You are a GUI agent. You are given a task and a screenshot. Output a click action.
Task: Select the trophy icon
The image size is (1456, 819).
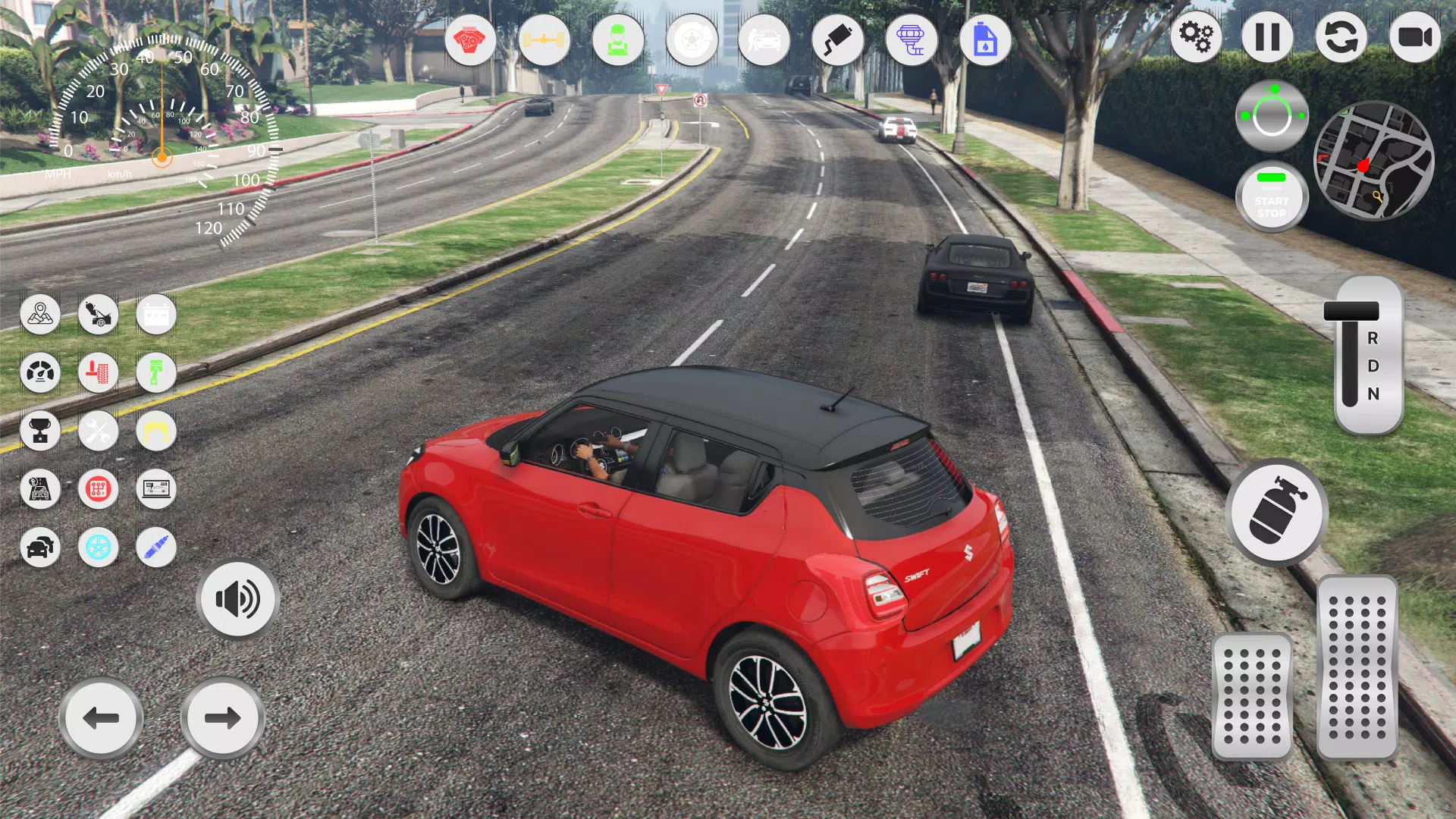click(x=40, y=431)
